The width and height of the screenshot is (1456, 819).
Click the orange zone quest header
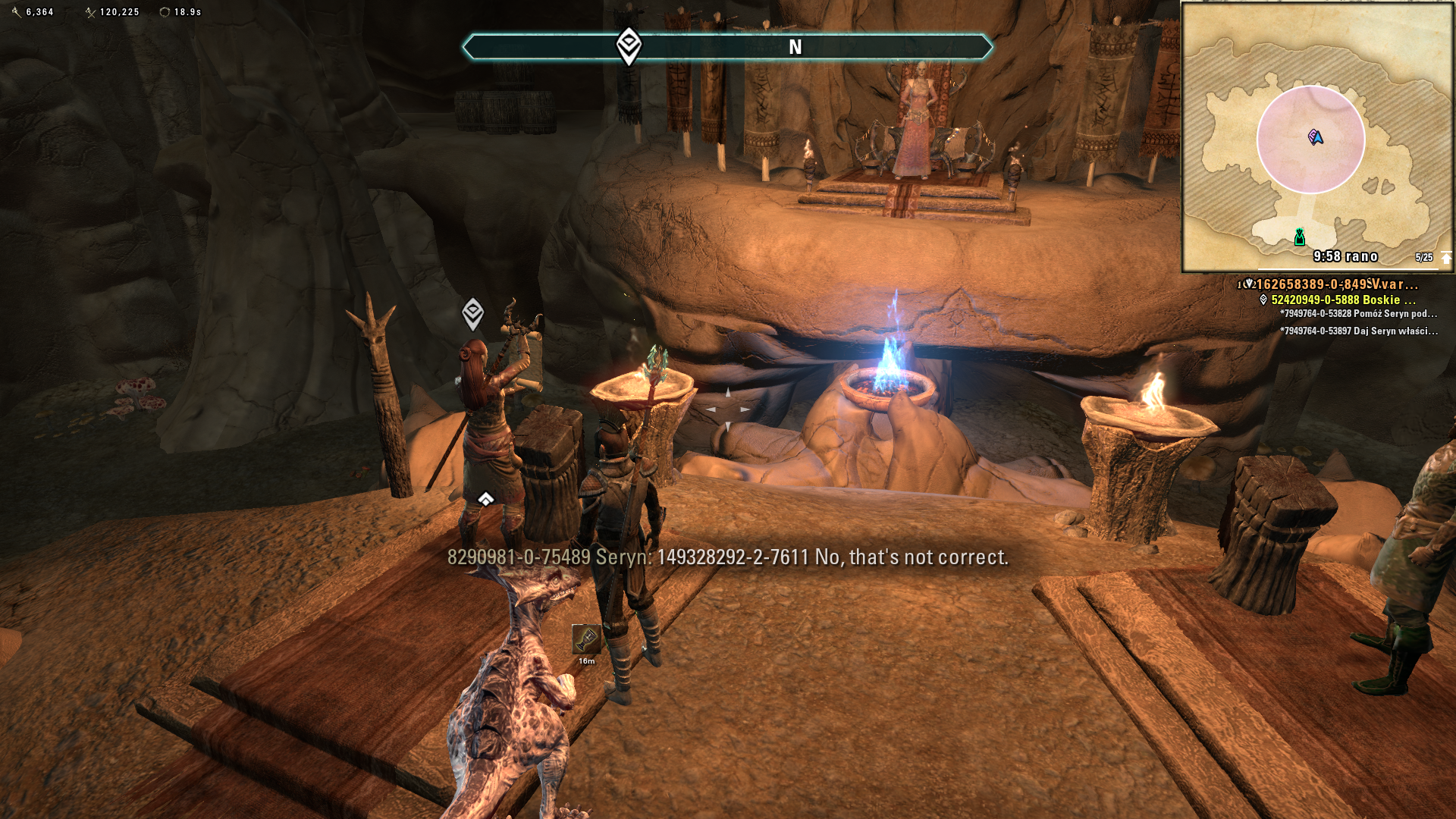pyautogui.click(x=1336, y=284)
